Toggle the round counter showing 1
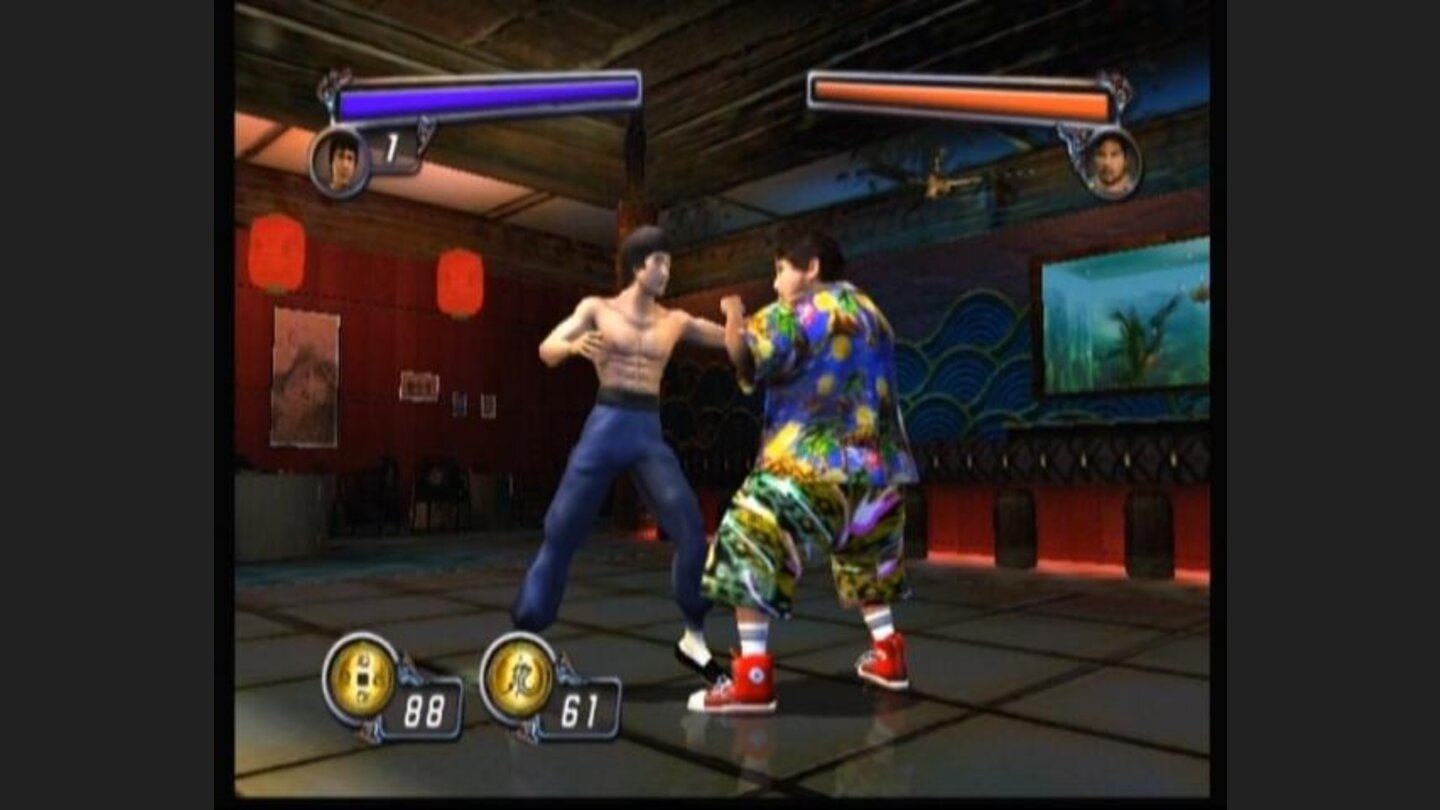This screenshot has width=1440, height=810. point(392,147)
